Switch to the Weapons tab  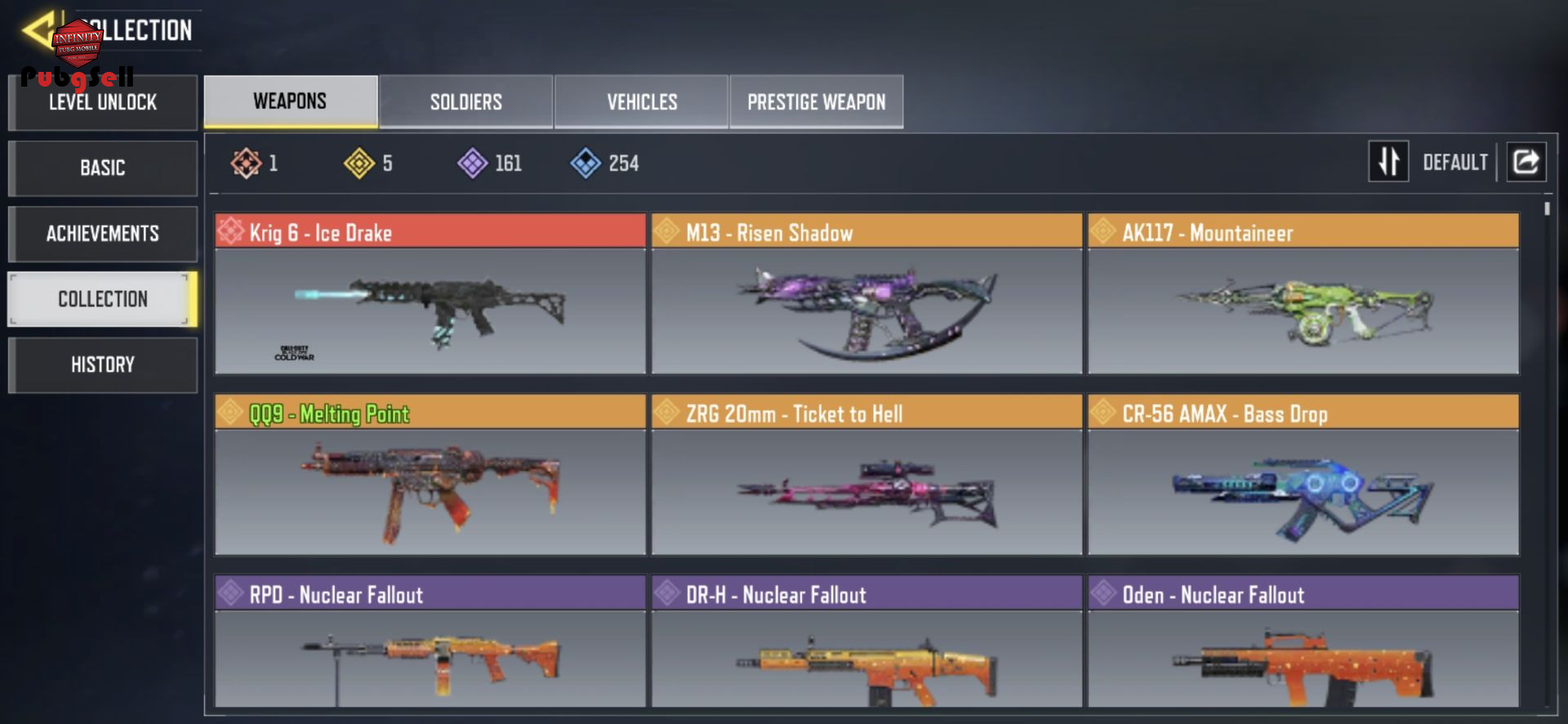[x=290, y=101]
